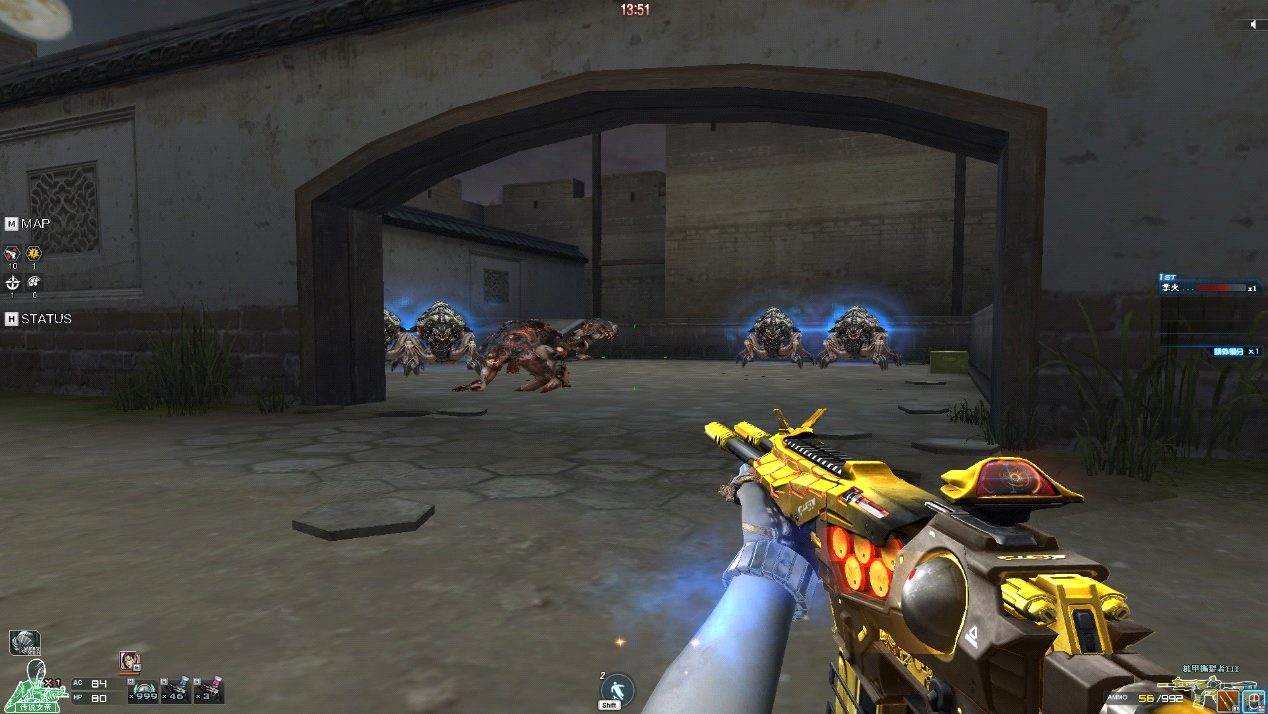Activate the sprint skill icon
Viewport: 1268px width, 714px height.
tap(616, 689)
